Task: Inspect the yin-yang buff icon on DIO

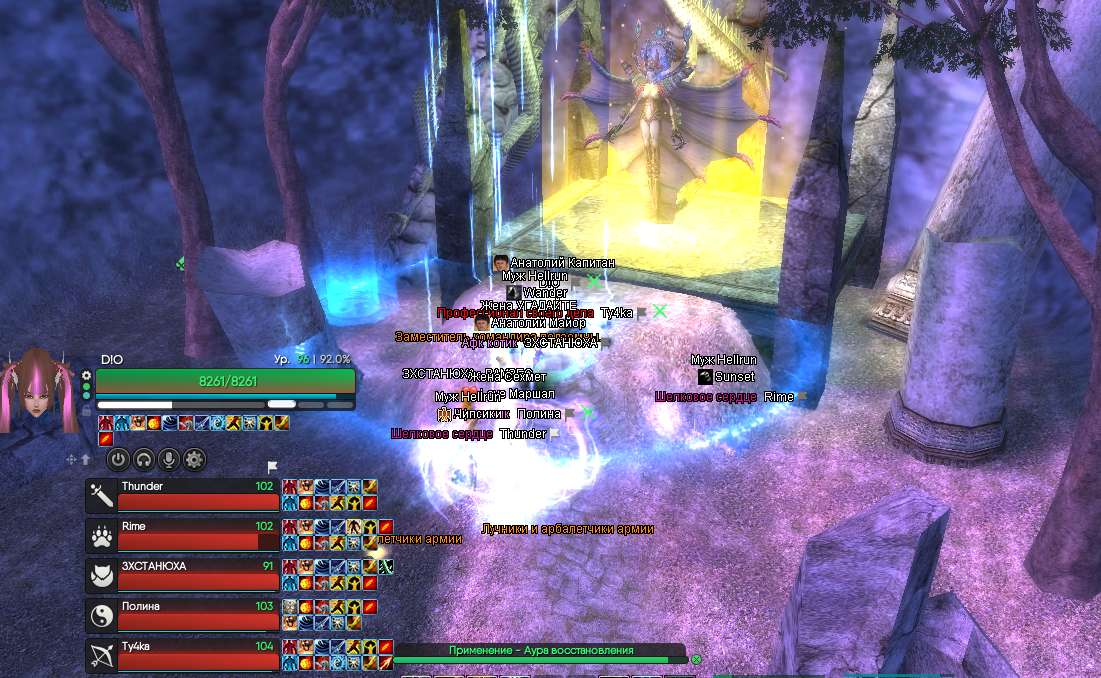Action: pyautogui.click(x=218, y=423)
